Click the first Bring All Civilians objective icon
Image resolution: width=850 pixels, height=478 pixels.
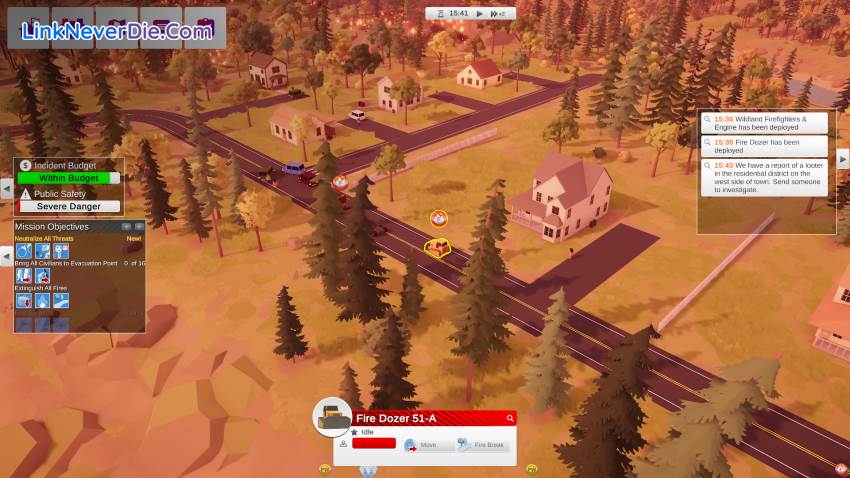click(24, 275)
